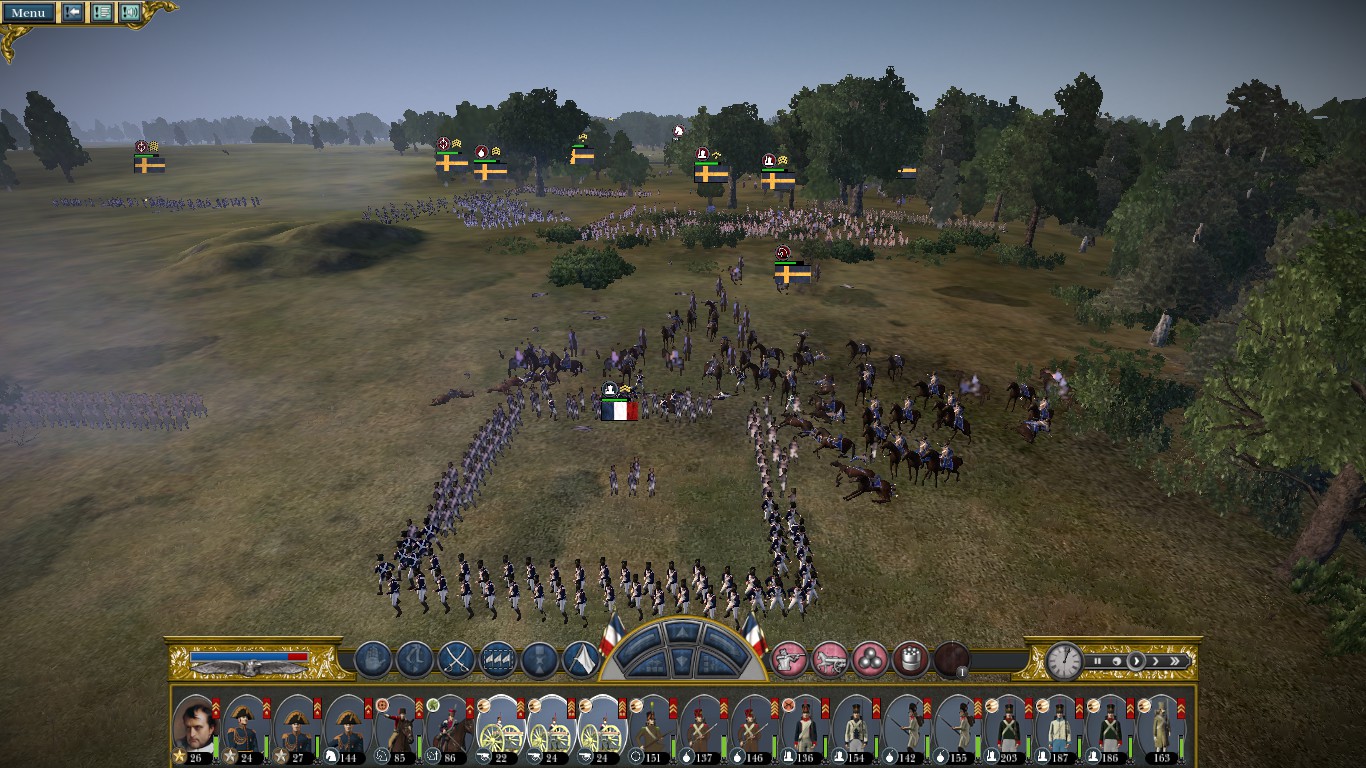Select the artillery unit card with 22 men
Viewport: 1366px width, 768px height.
[x=499, y=726]
